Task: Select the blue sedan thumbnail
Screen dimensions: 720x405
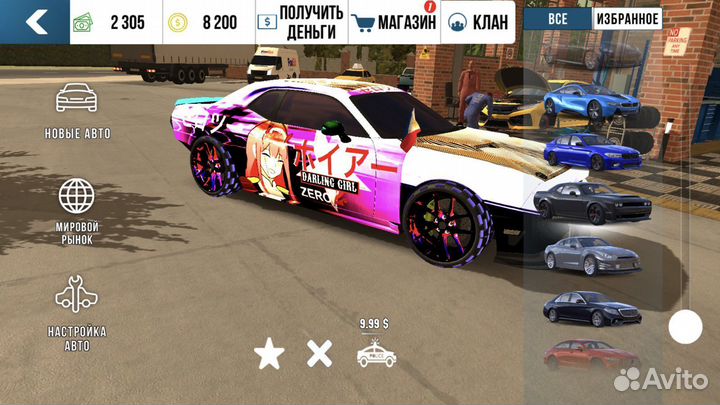Action: coord(583,151)
